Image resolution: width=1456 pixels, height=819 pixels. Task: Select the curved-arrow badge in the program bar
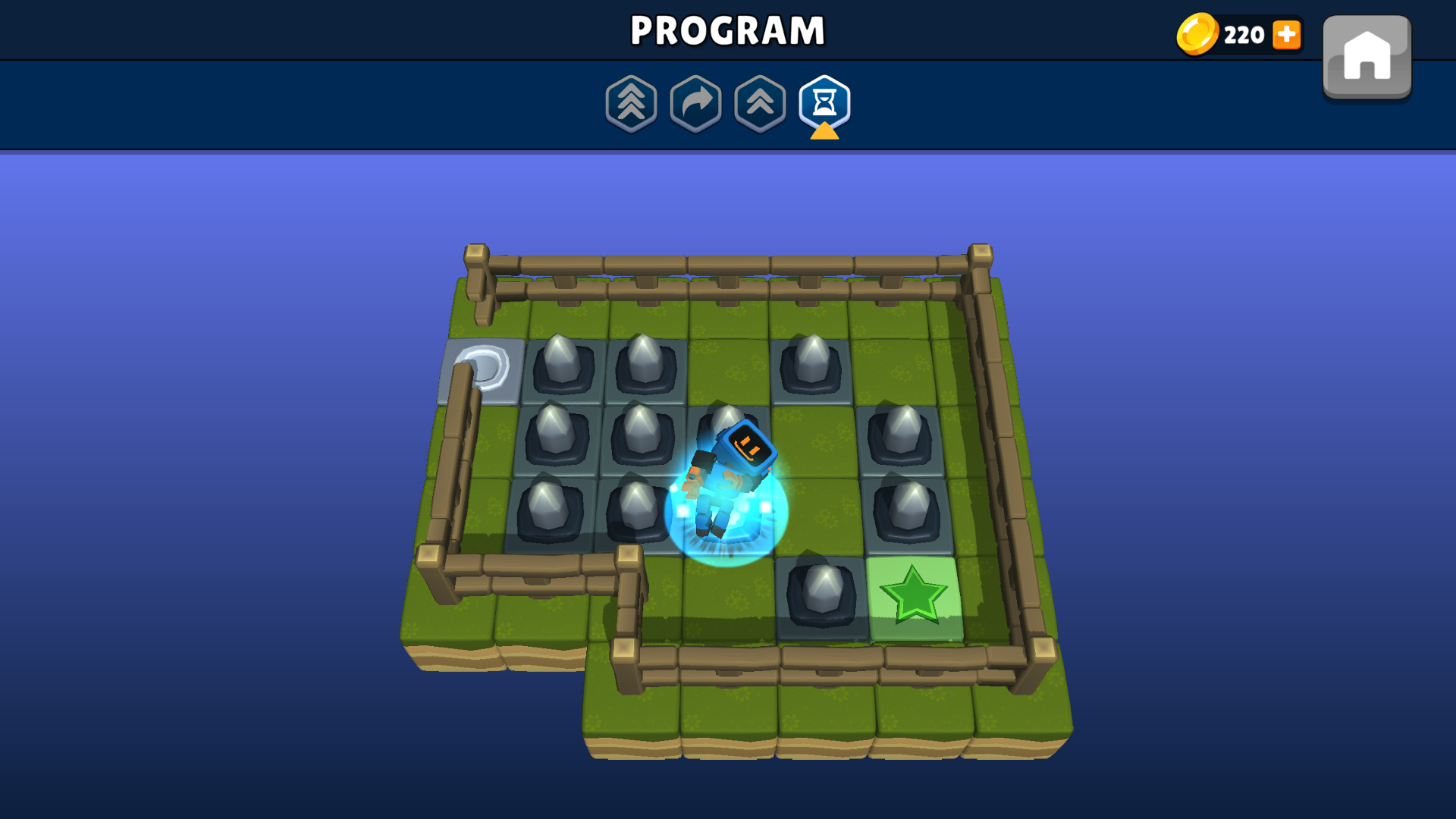[697, 104]
